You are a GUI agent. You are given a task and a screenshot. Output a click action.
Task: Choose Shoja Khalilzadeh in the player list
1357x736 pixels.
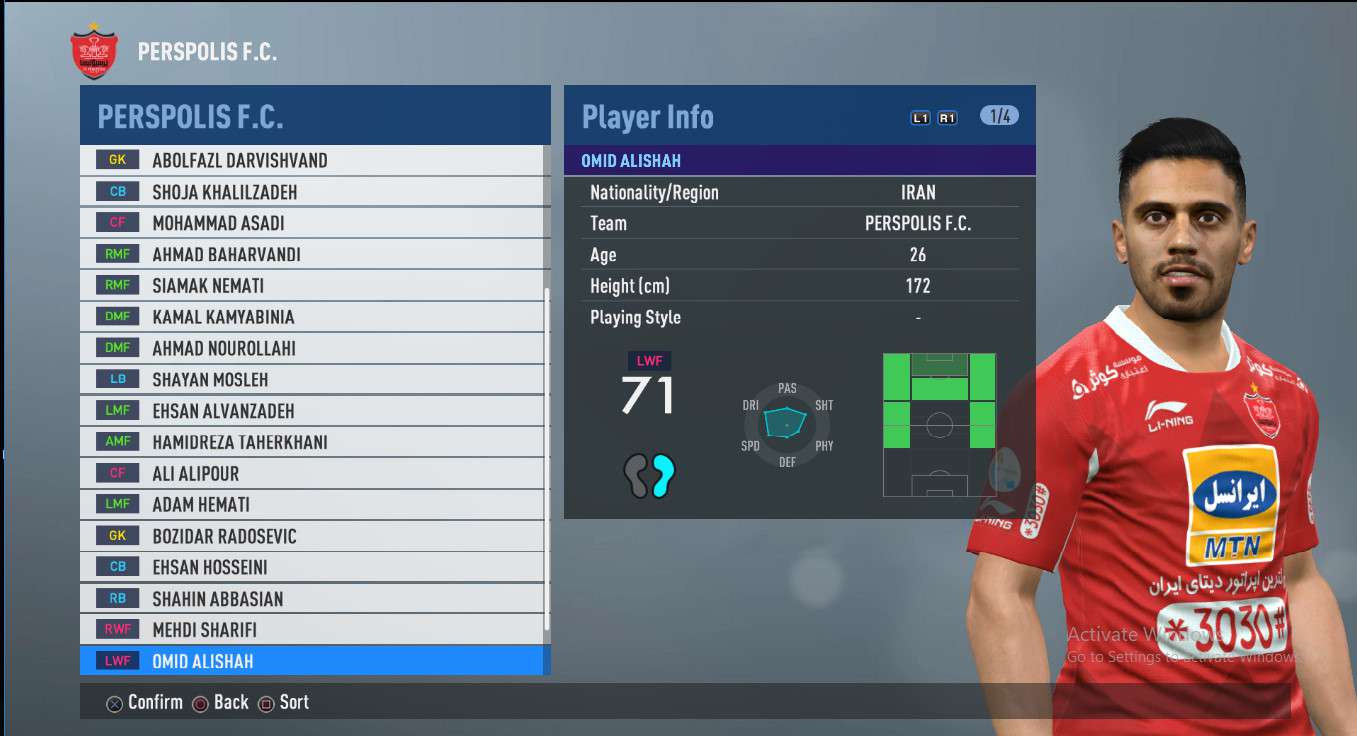(312, 192)
